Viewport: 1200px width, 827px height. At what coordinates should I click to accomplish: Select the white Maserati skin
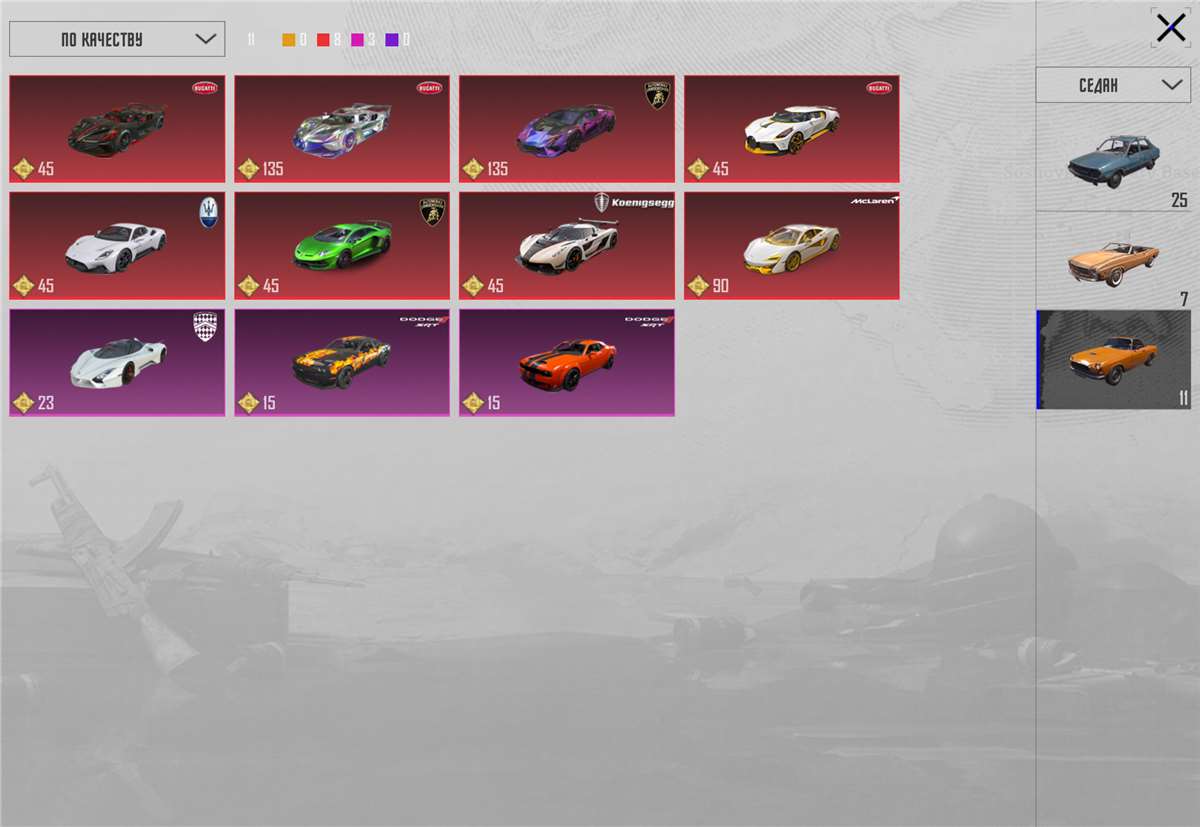point(117,246)
